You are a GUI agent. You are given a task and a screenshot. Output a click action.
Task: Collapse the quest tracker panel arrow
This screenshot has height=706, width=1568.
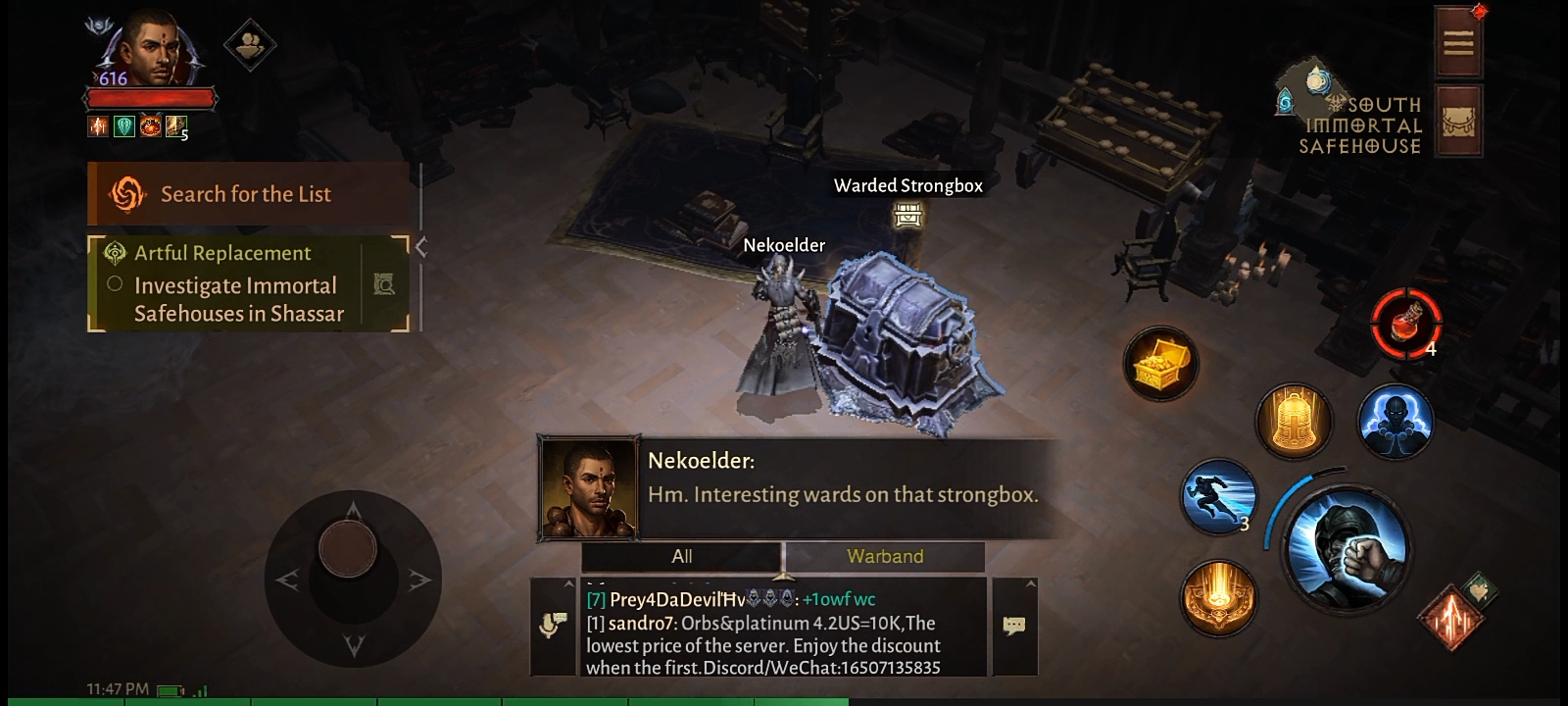[421, 247]
